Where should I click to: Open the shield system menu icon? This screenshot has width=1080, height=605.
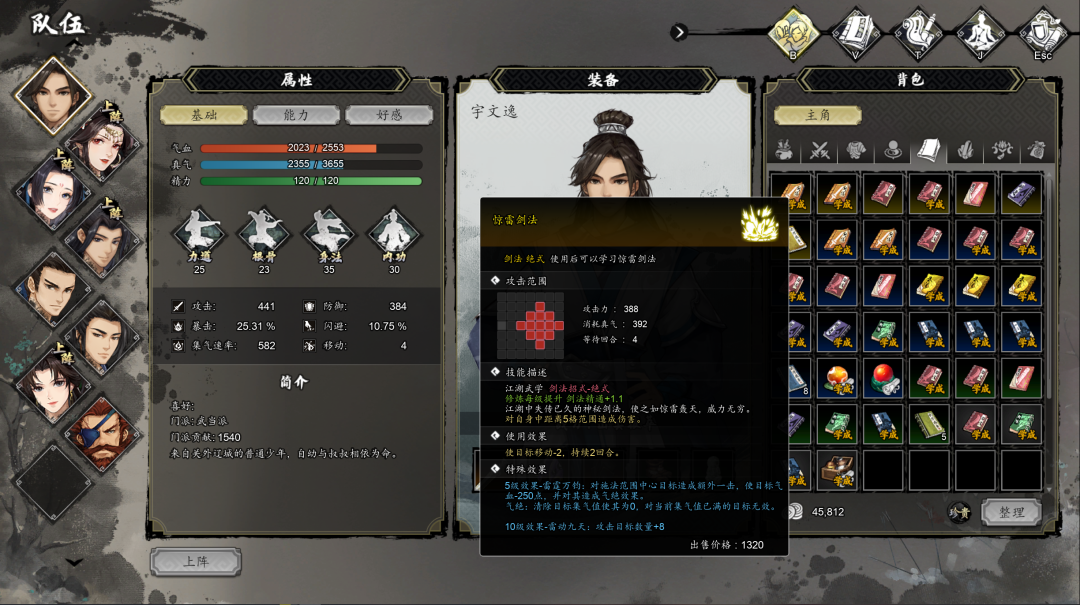(x=1043, y=33)
